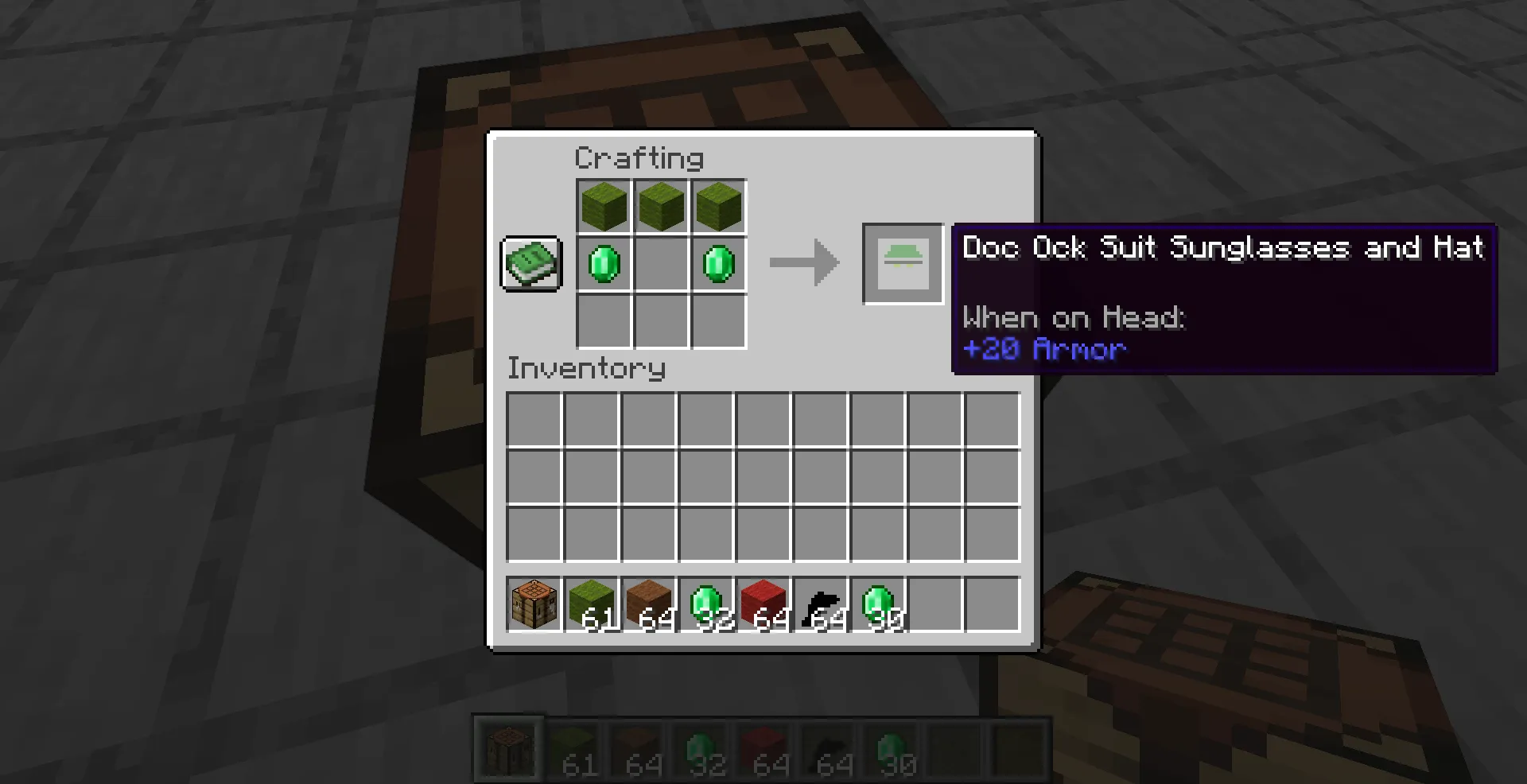Grab the stack of 32 emeralds
The image size is (1527, 784).
(x=705, y=603)
